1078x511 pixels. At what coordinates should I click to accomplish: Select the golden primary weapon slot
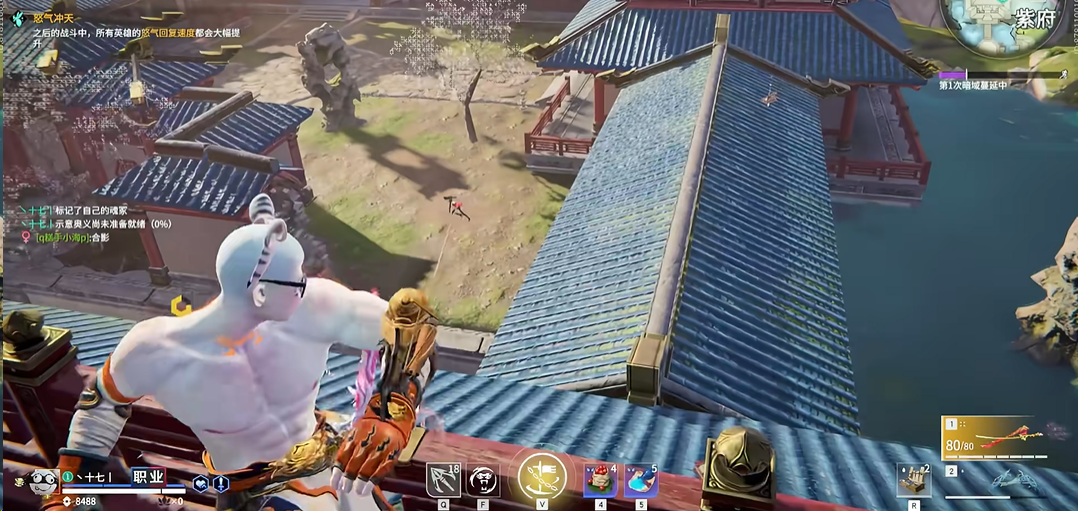tap(994, 437)
